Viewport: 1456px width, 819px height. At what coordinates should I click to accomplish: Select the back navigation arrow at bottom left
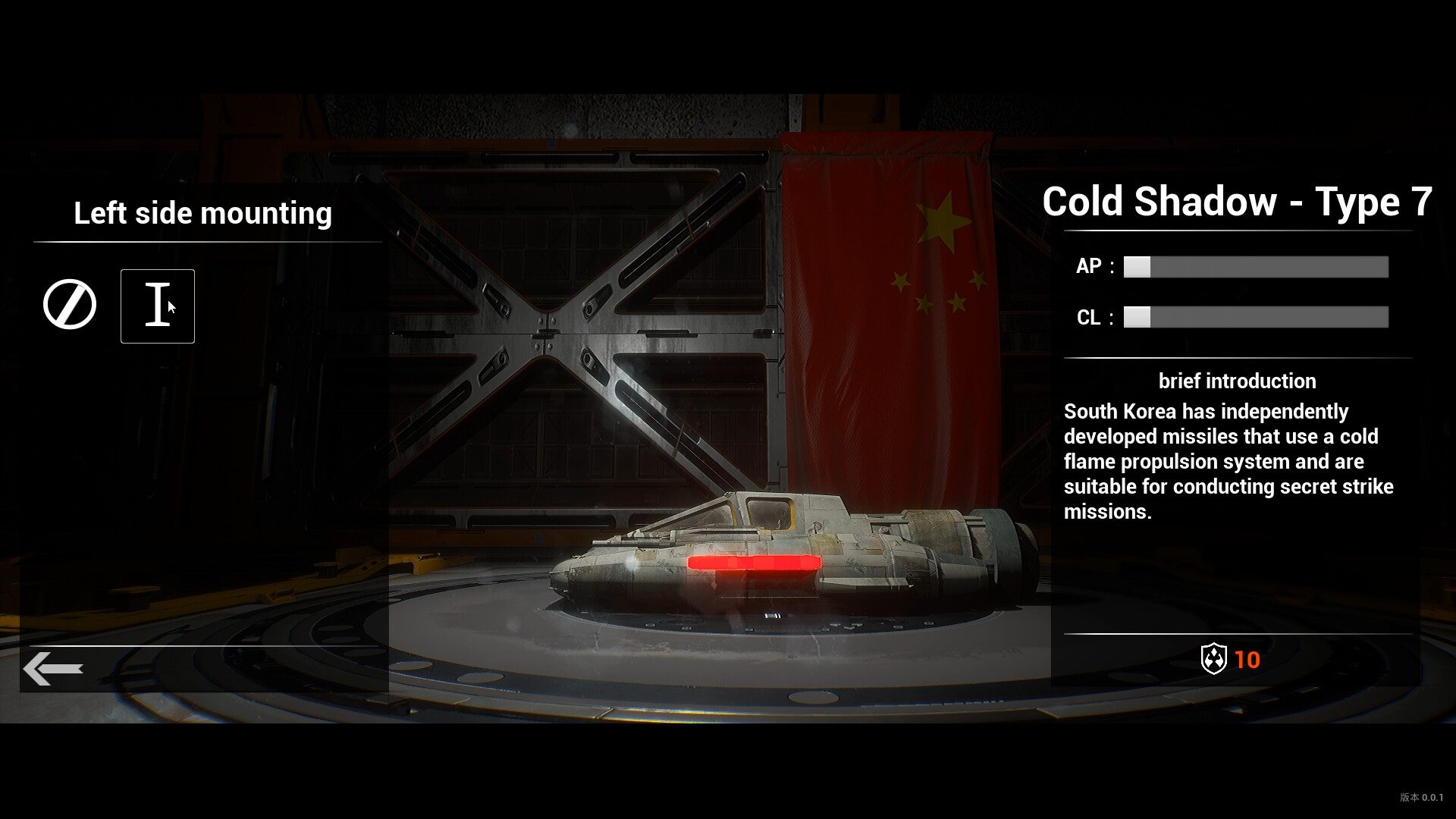pos(54,668)
